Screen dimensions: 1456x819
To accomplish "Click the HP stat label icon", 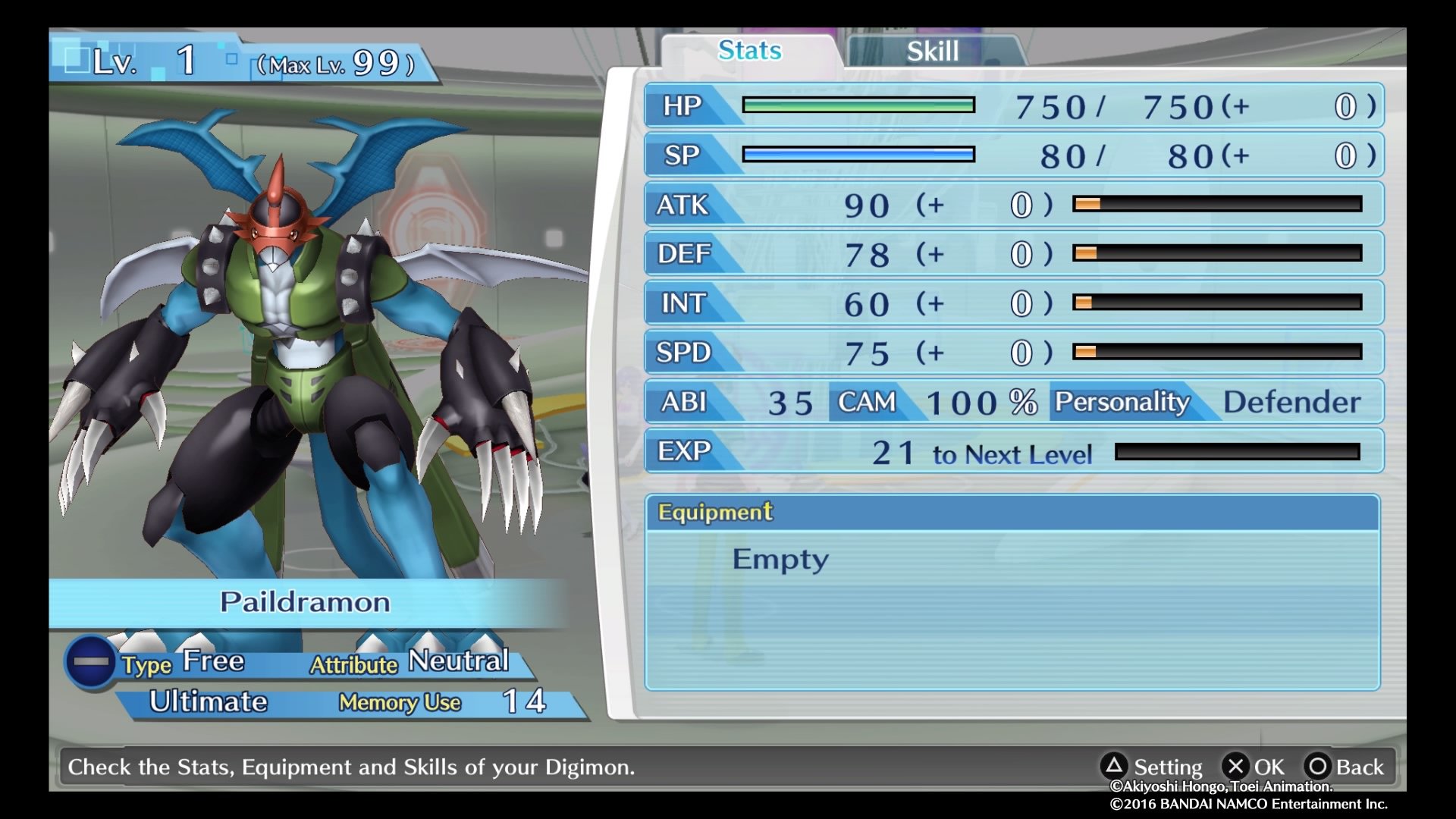I will [683, 105].
